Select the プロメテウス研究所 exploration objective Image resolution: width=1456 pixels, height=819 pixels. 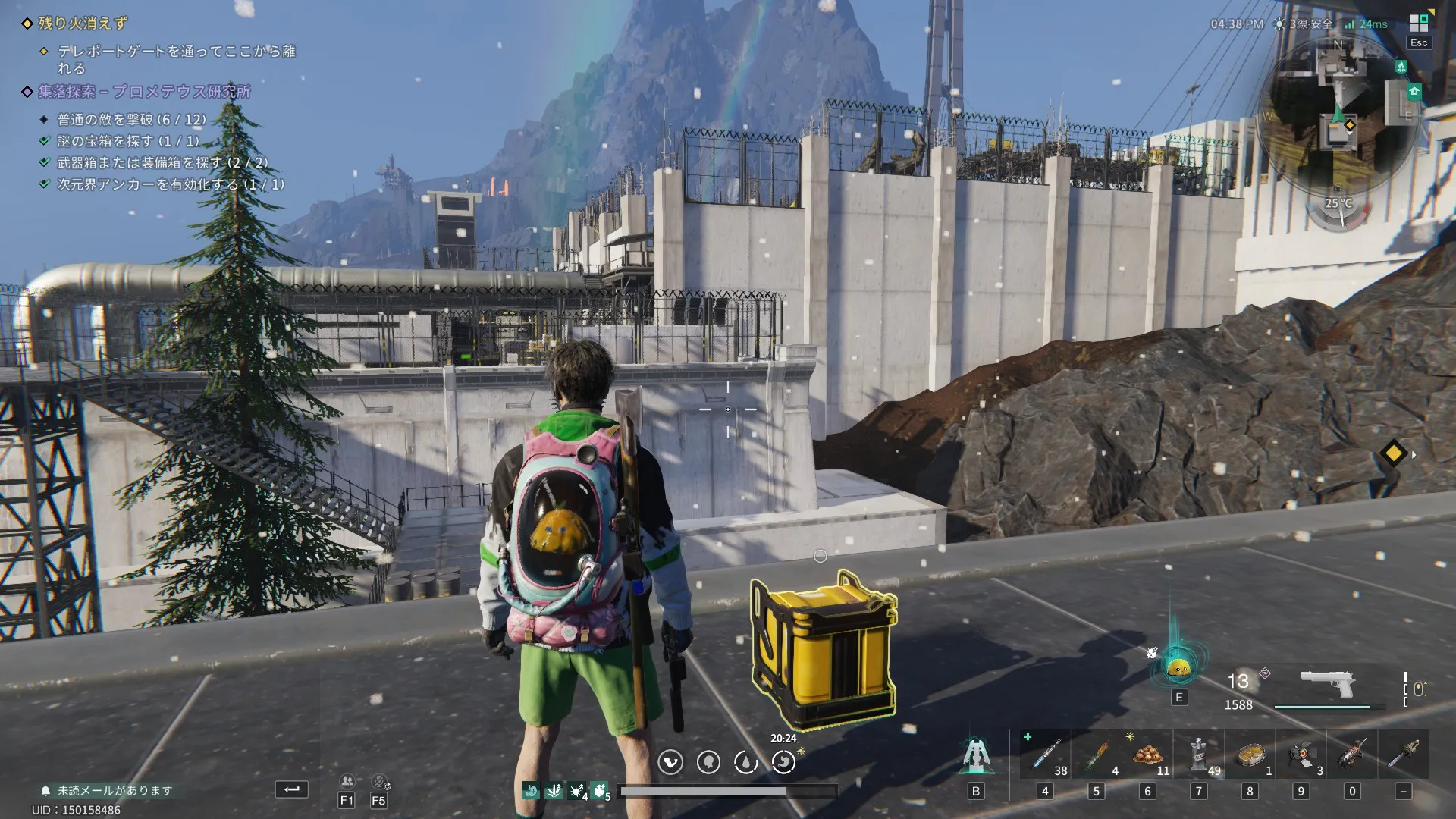144,92
